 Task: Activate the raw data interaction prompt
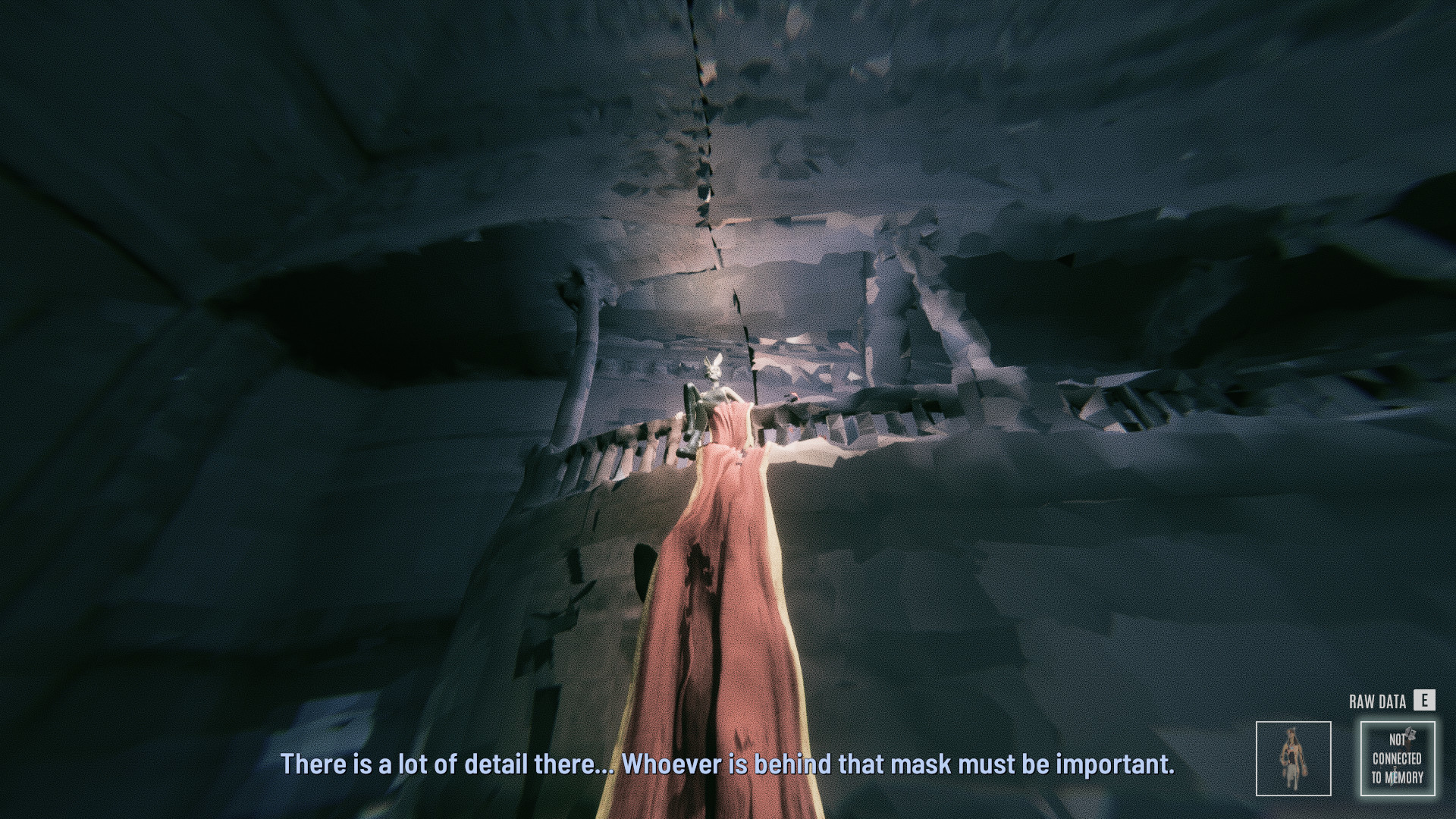pos(1424,701)
